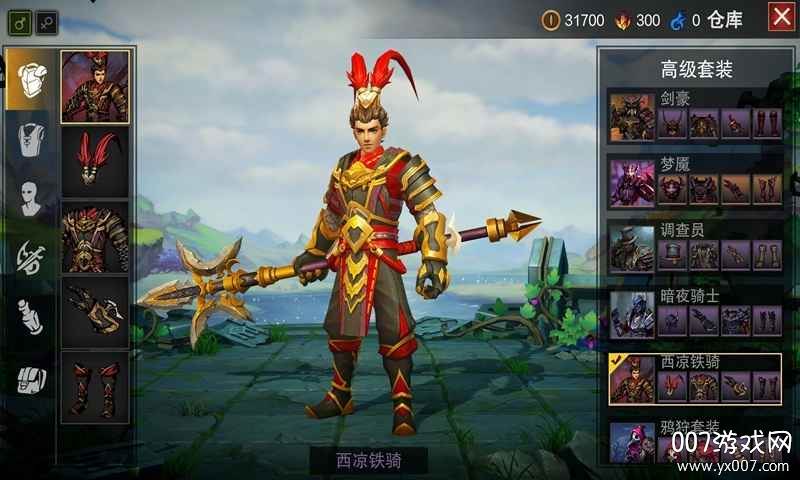
Task: Choose the 西凉铁骑 costume set
Action: coord(695,378)
